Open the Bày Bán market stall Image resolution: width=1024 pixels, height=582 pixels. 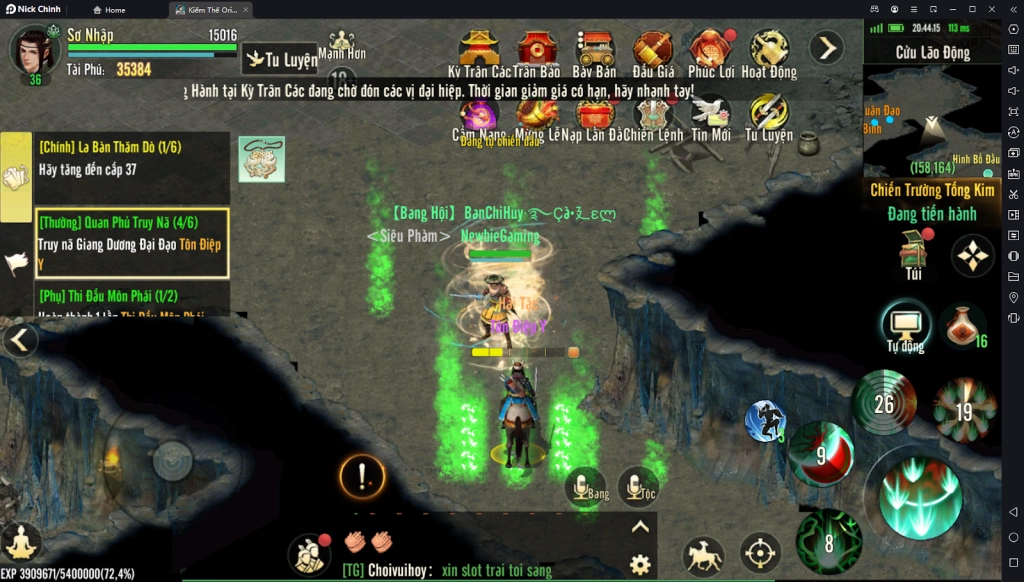pyautogui.click(x=595, y=50)
